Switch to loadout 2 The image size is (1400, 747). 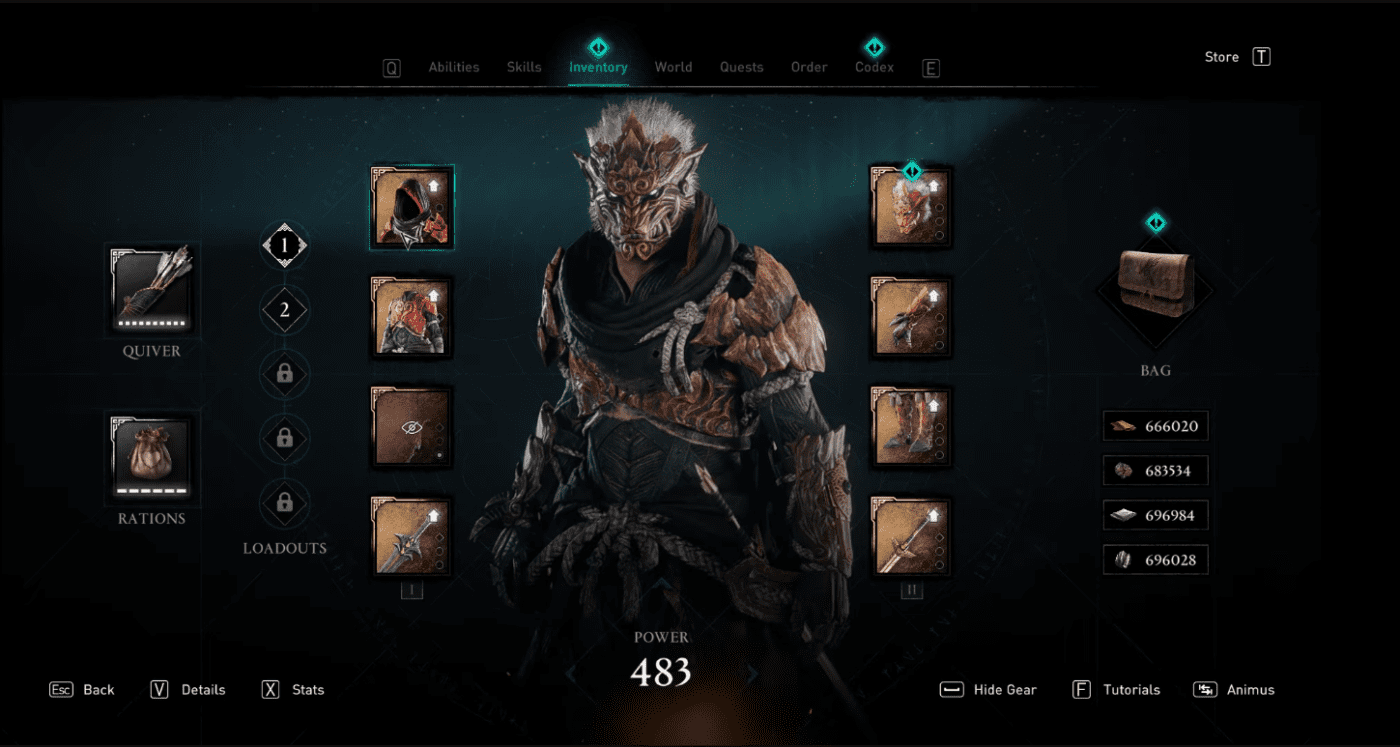click(x=285, y=310)
